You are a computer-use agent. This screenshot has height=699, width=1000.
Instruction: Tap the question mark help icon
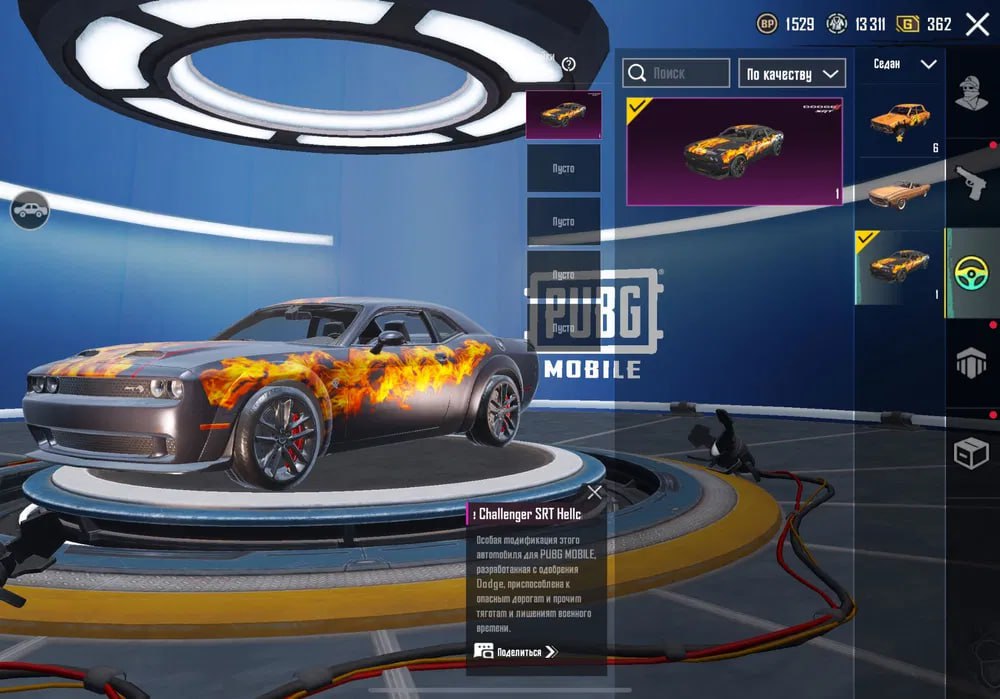[x=569, y=64]
